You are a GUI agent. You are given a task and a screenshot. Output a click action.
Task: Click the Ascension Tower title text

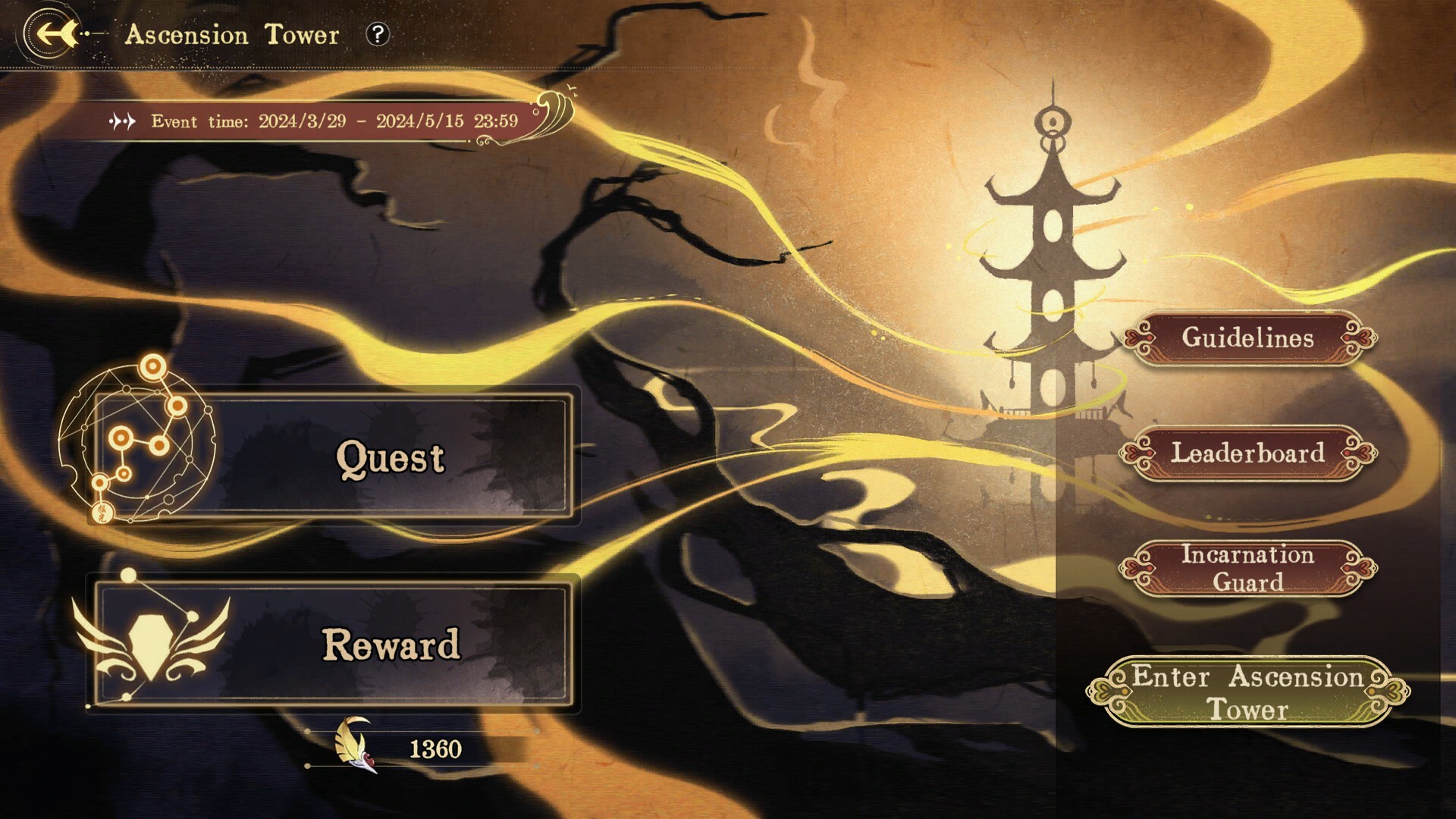231,34
